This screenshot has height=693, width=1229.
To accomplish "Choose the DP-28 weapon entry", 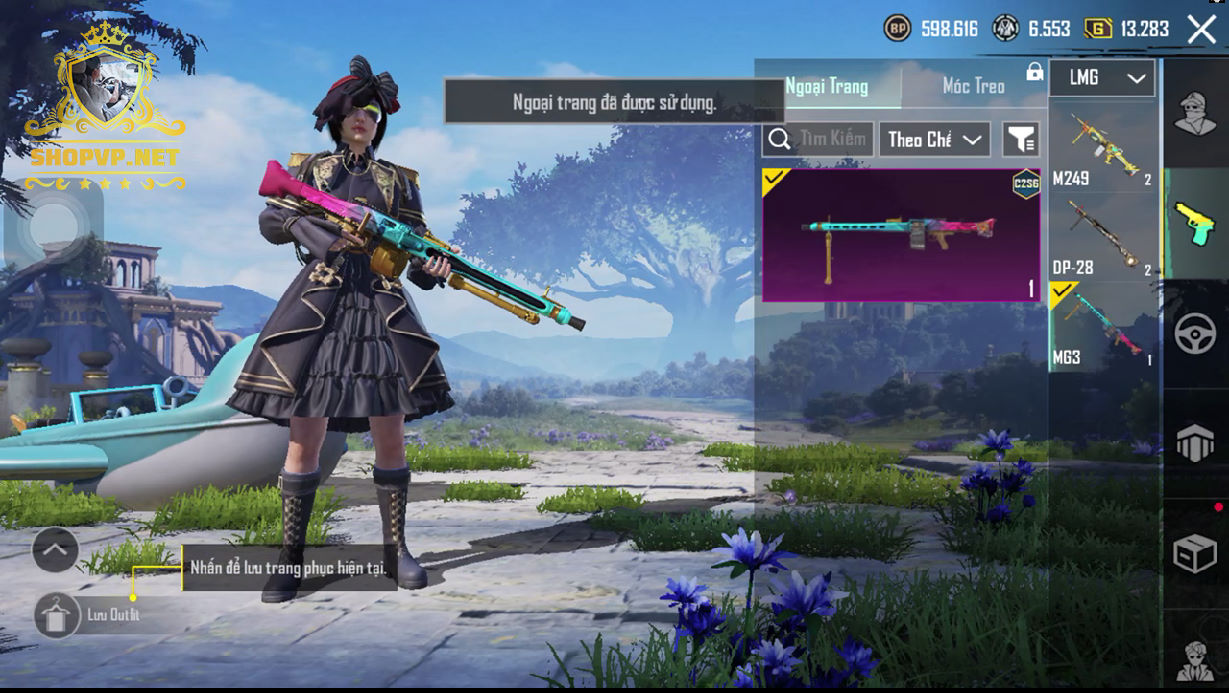I will click(x=1103, y=236).
